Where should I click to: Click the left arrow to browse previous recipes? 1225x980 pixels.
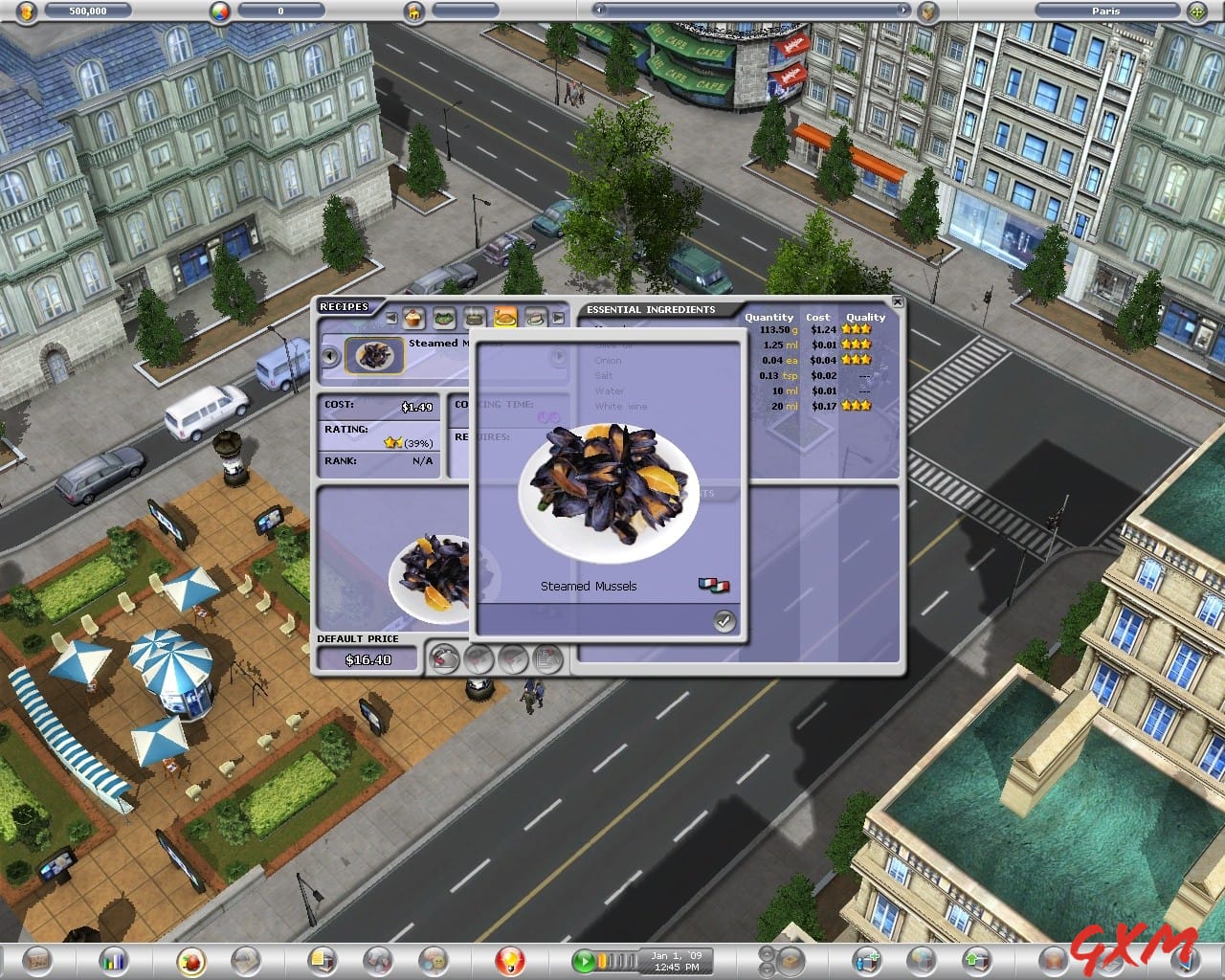[328, 356]
